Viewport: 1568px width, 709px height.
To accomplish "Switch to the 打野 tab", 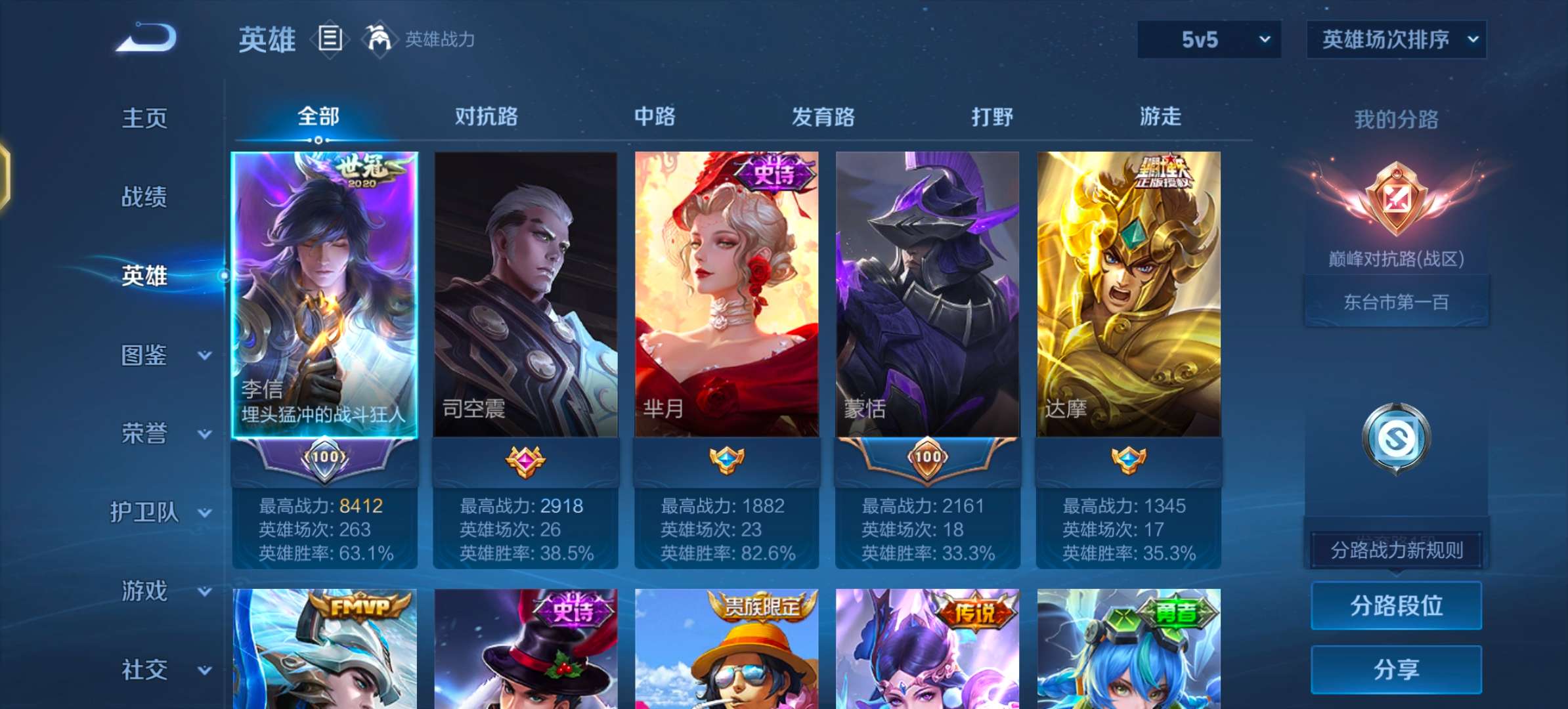I will [x=993, y=117].
